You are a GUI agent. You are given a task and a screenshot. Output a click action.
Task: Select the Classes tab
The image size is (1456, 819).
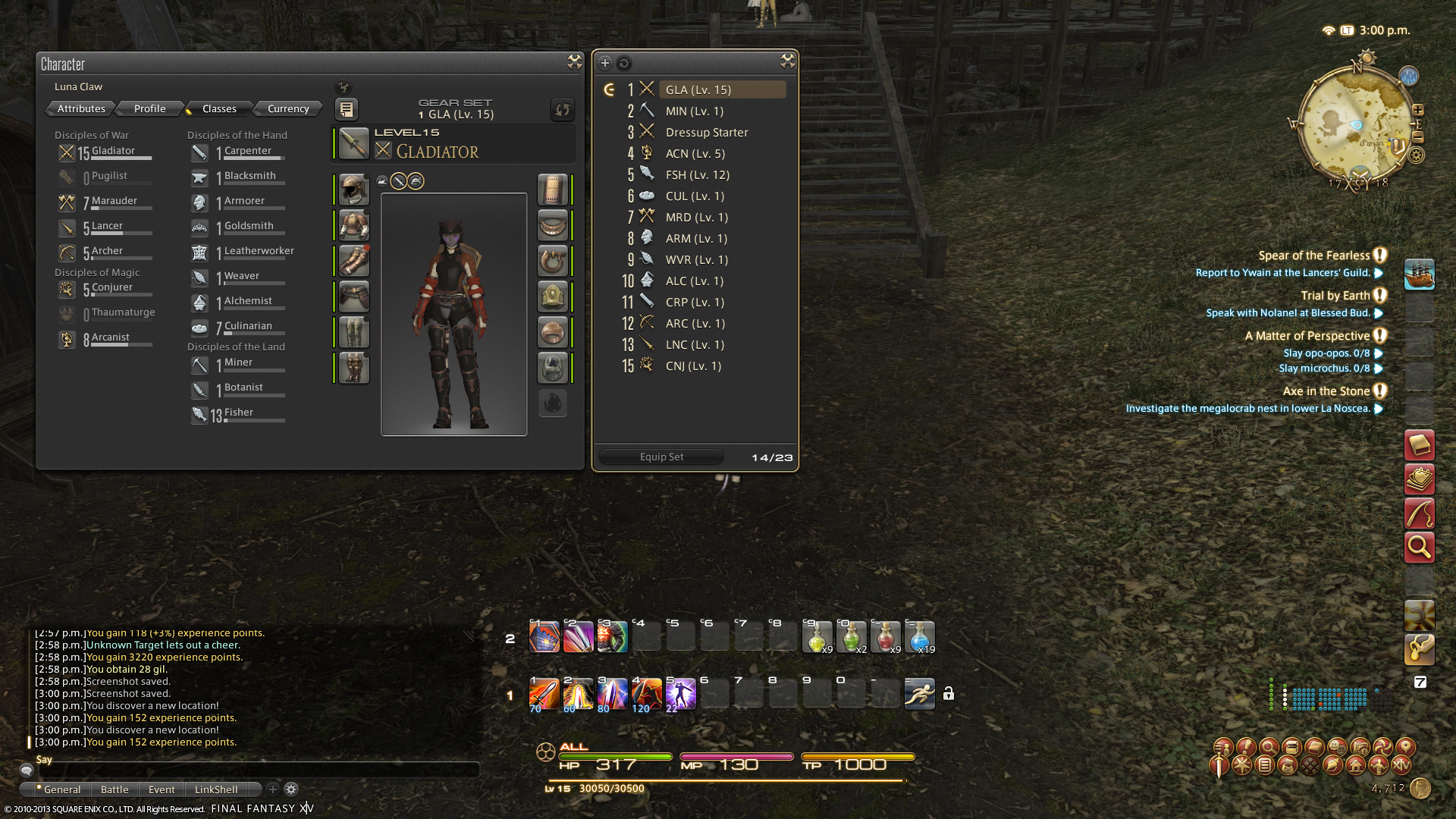pos(219,108)
